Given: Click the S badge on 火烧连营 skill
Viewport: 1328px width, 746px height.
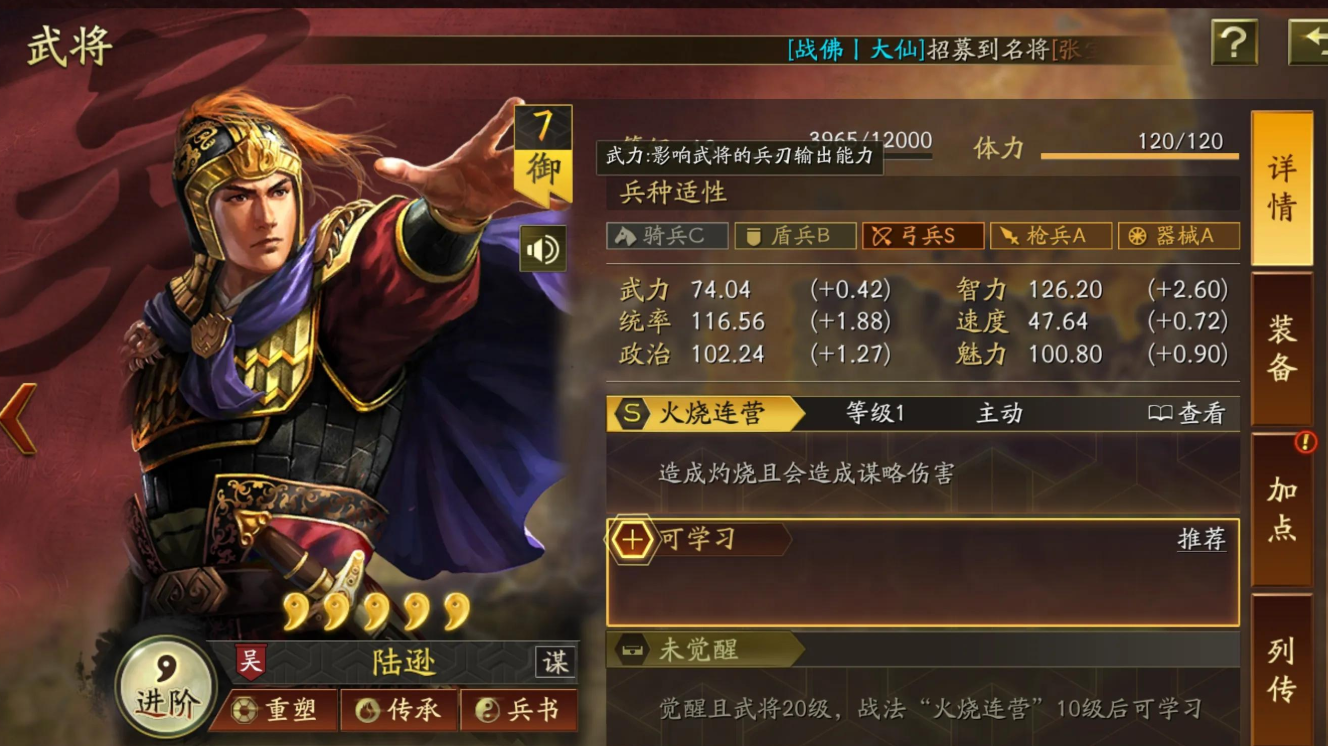Looking at the screenshot, I should [x=630, y=411].
